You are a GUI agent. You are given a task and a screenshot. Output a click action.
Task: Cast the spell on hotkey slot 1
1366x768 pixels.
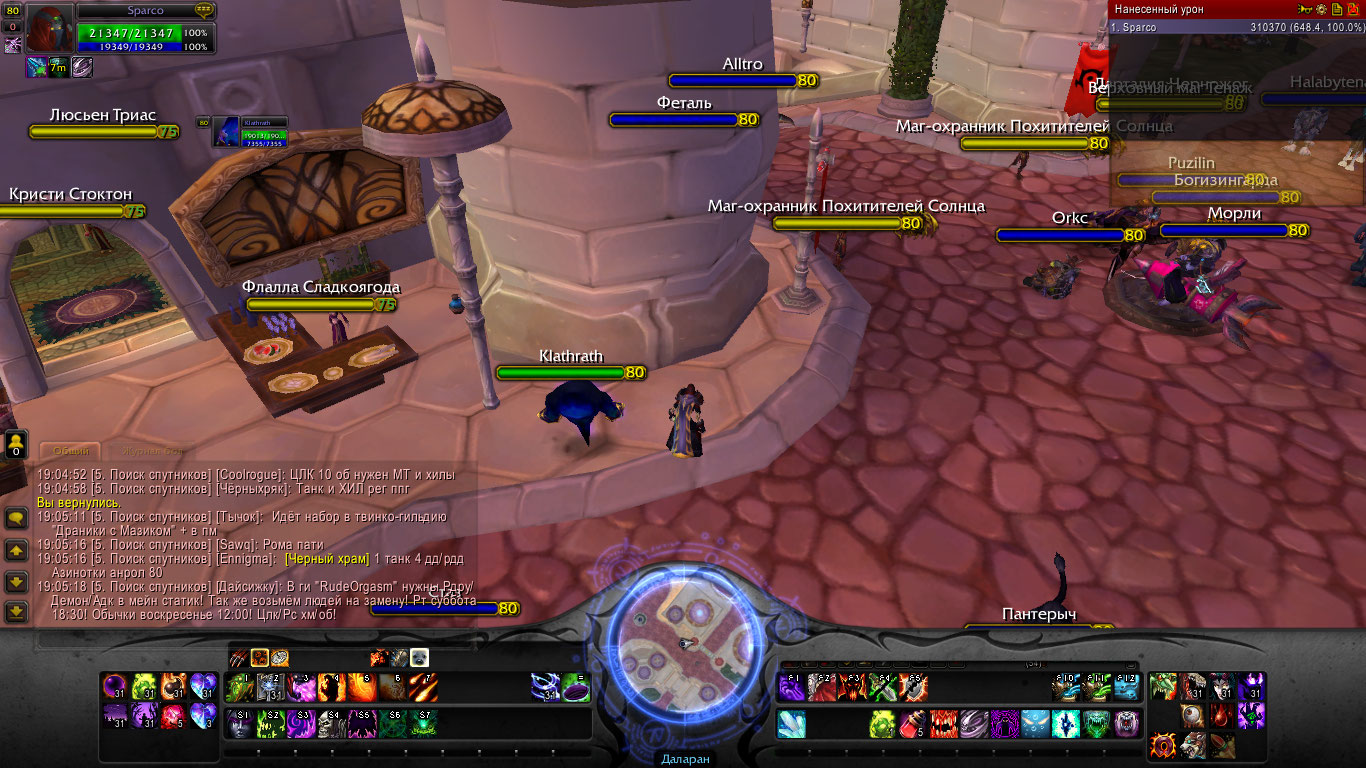[x=239, y=687]
